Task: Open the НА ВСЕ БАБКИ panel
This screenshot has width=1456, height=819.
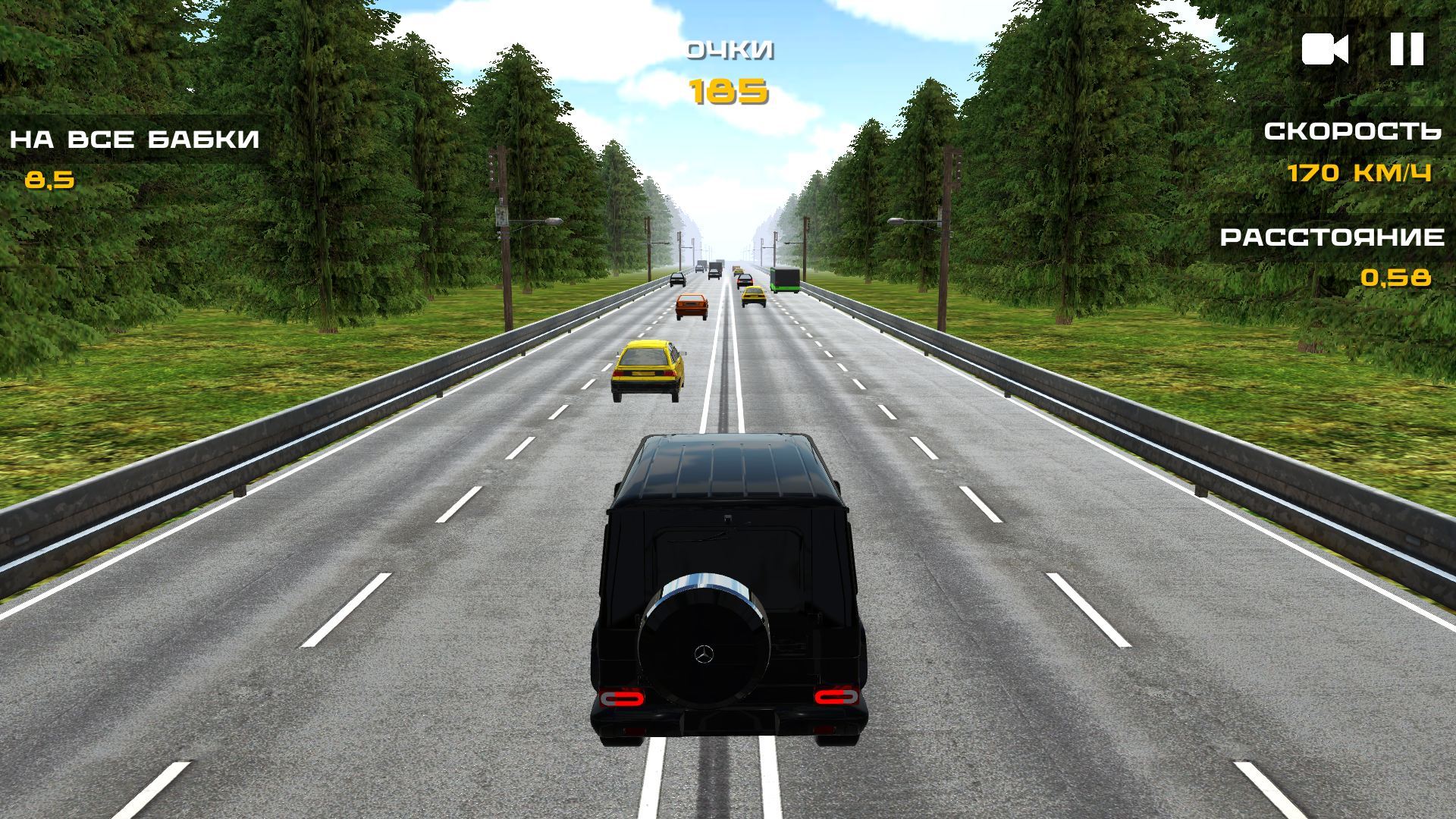Action: (133, 138)
